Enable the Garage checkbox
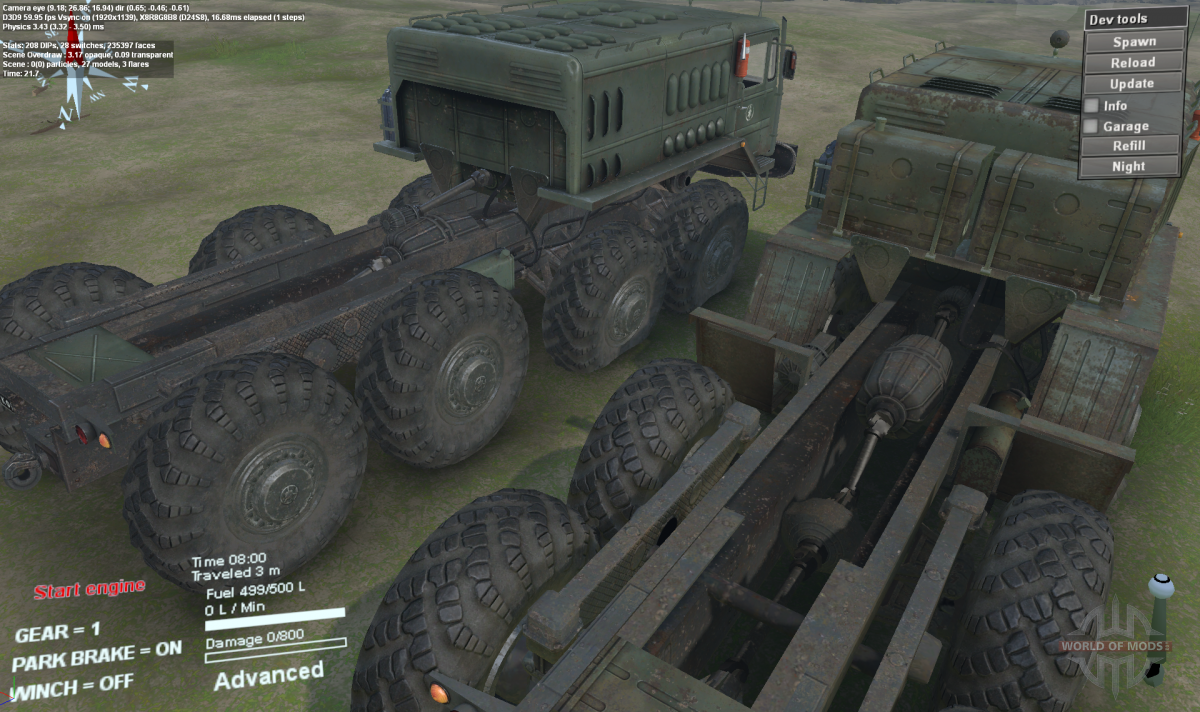 pyautogui.click(x=1091, y=126)
